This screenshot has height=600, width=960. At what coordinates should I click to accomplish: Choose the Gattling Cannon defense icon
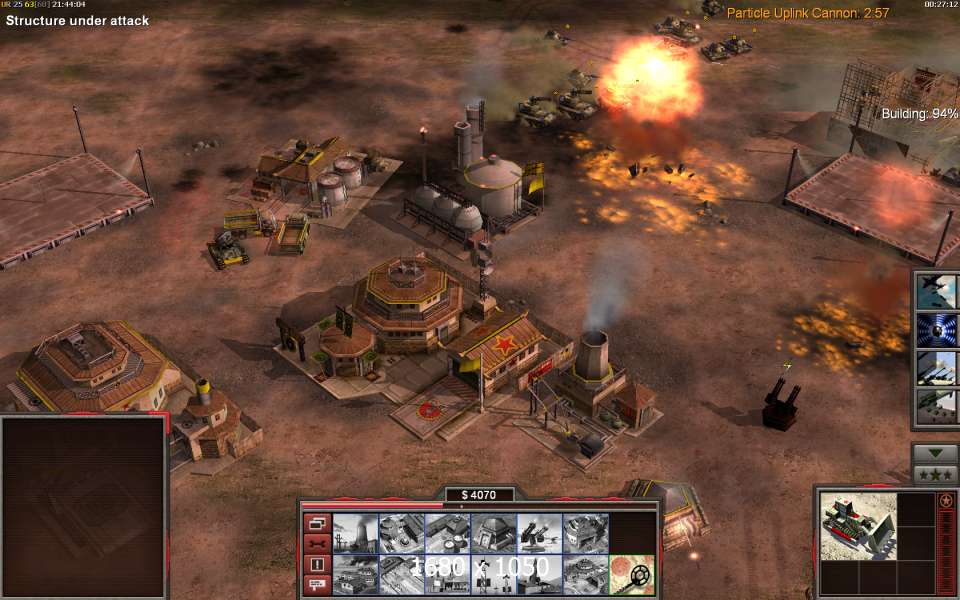[539, 533]
